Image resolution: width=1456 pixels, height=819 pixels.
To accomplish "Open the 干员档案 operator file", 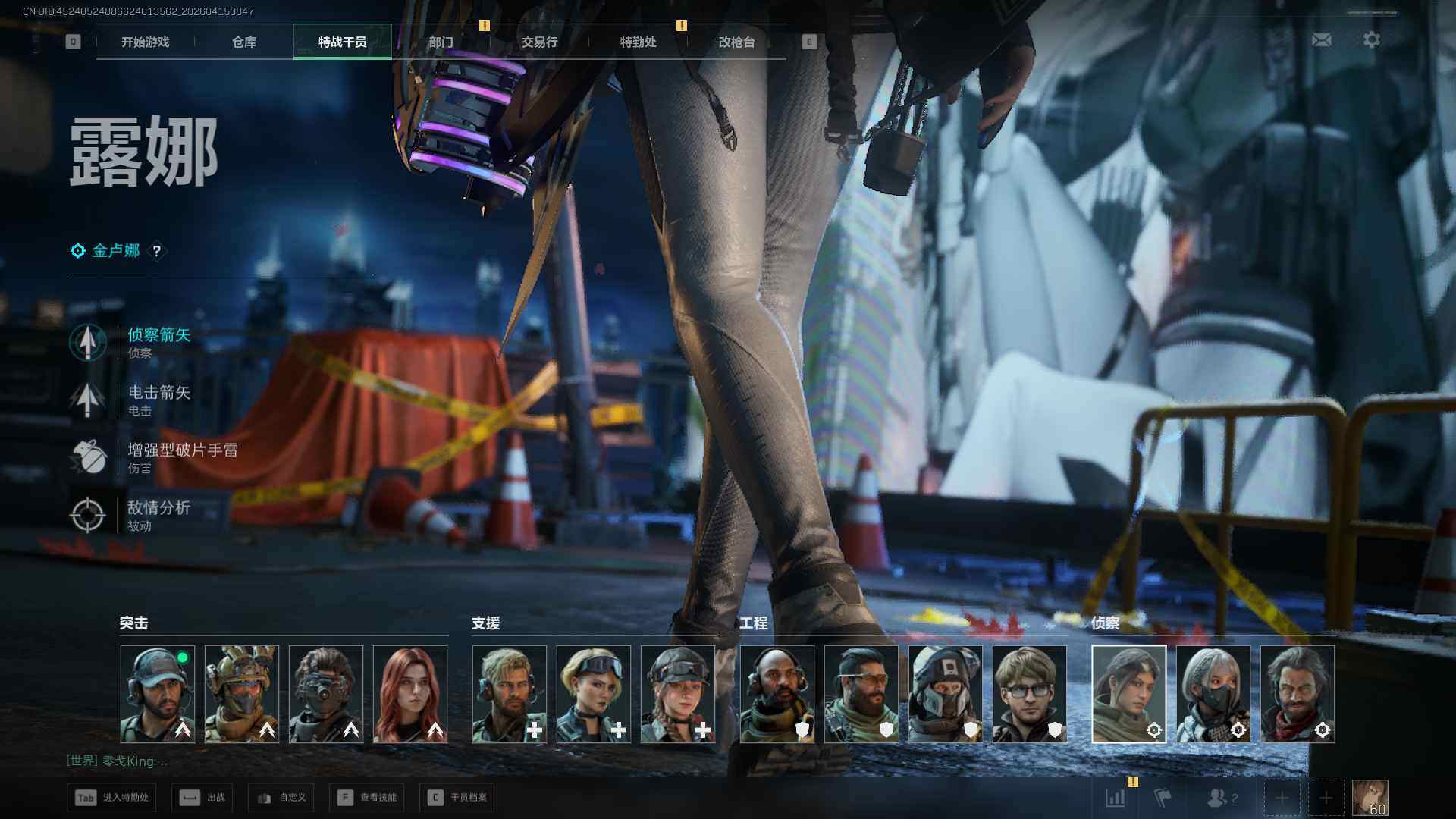I will tap(457, 797).
